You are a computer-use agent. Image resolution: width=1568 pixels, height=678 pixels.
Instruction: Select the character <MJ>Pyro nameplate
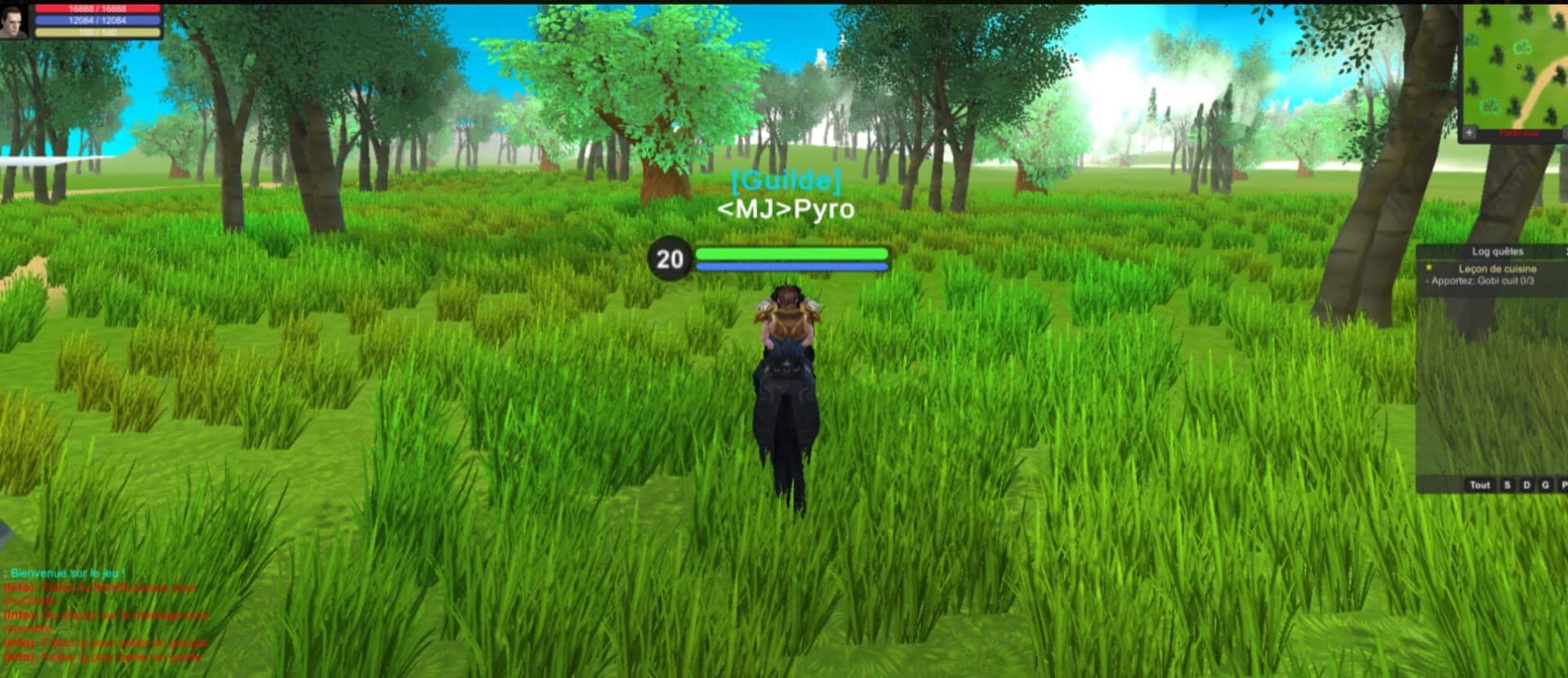tap(786, 210)
